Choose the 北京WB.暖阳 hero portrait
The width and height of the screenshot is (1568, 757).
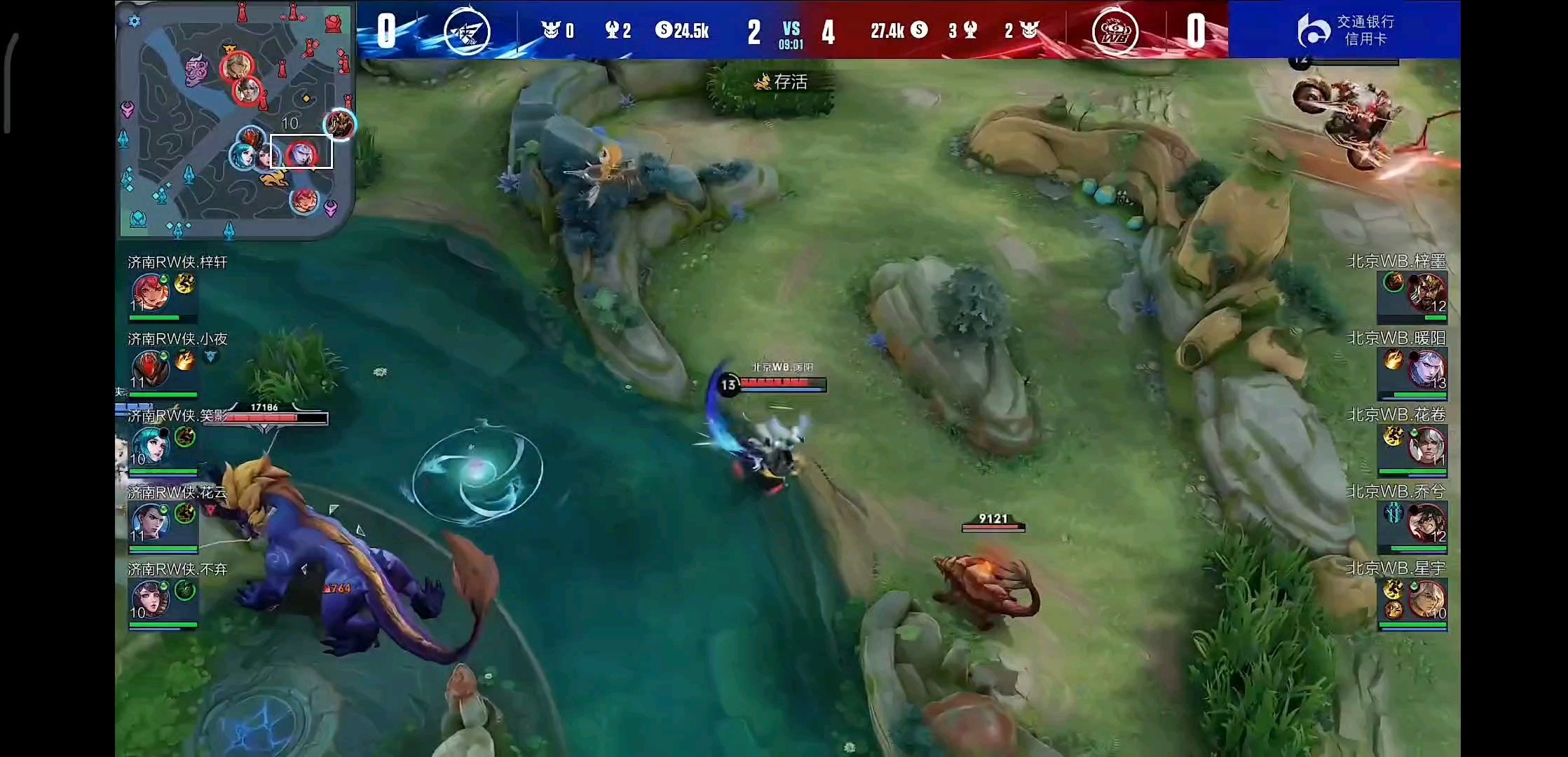click(x=1426, y=369)
